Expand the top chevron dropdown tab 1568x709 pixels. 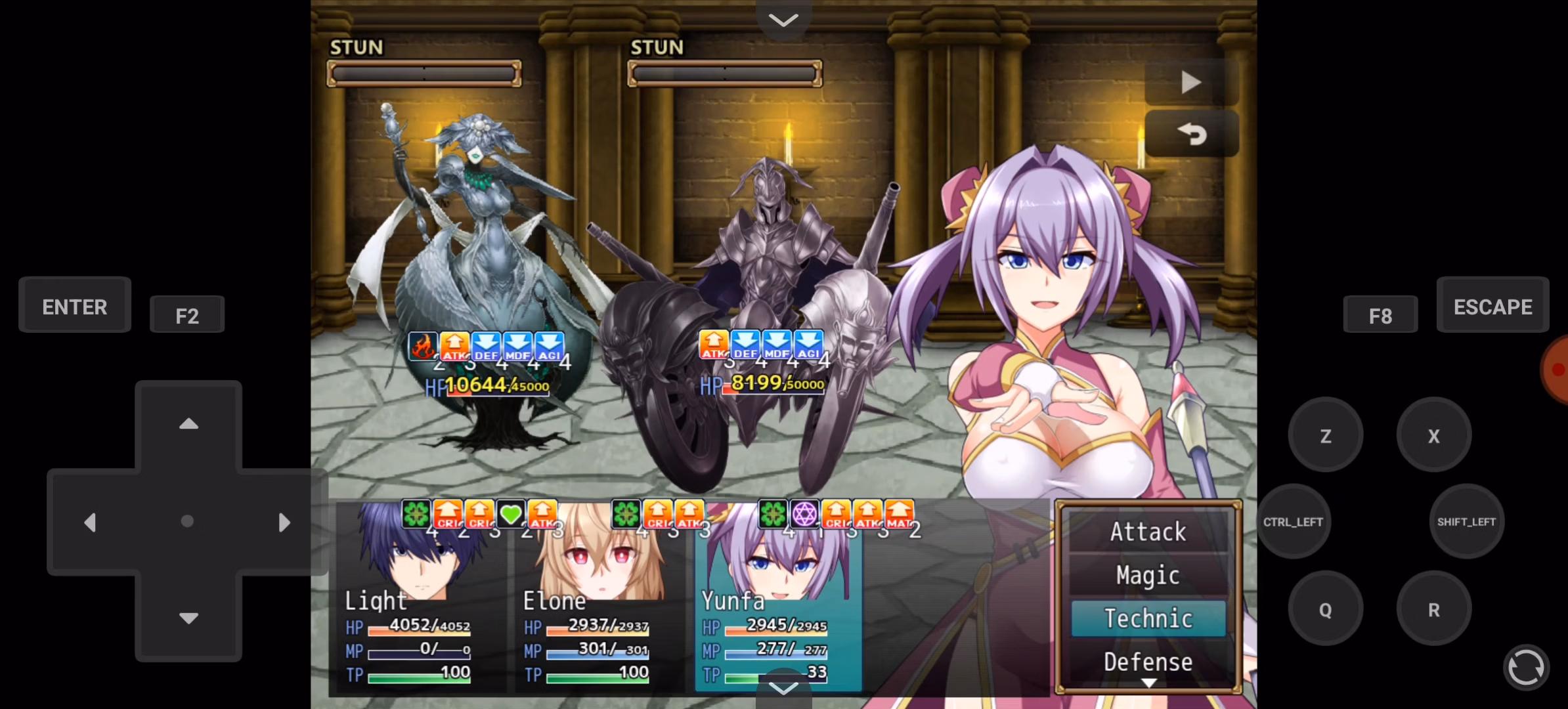click(783, 20)
